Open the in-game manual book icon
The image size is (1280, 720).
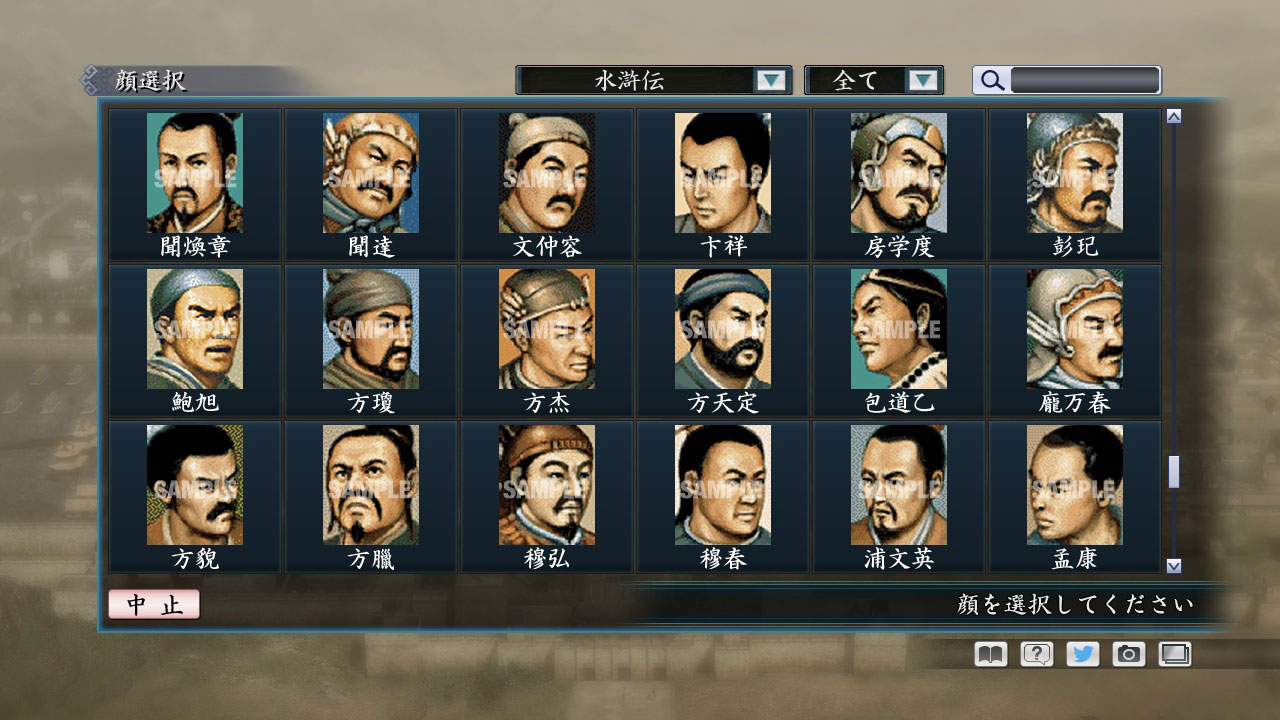click(988, 654)
